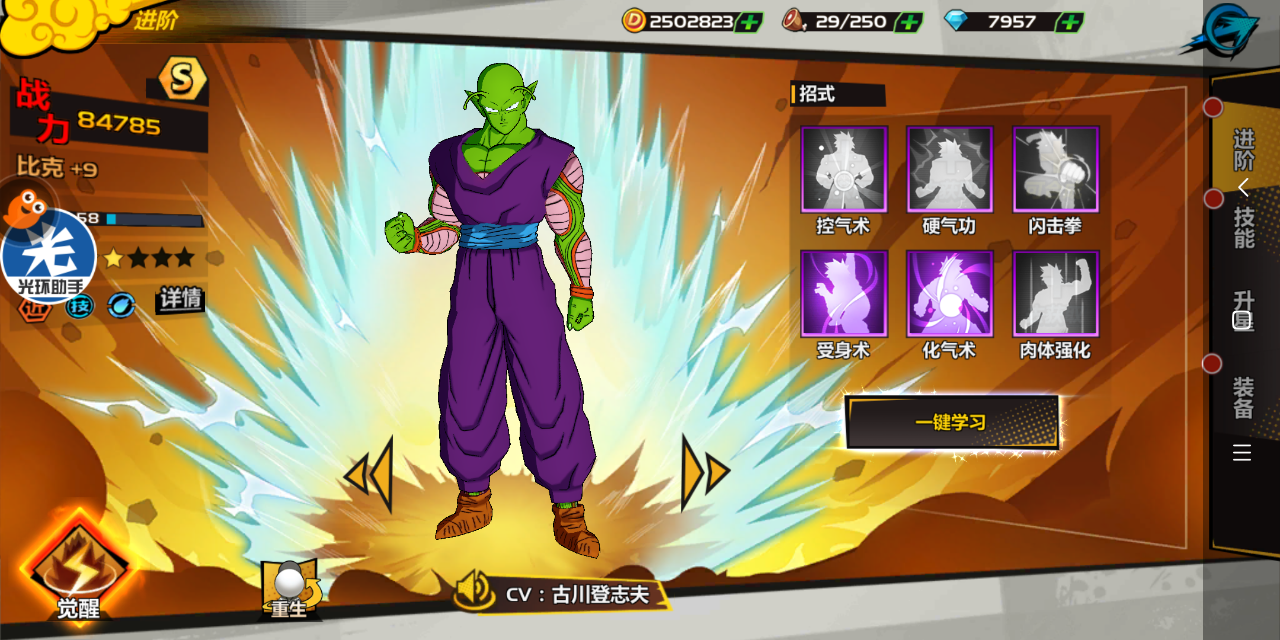The height and width of the screenshot is (640, 1280).
Task: Learn all moves with 一键学习
Action: pyautogui.click(x=951, y=422)
